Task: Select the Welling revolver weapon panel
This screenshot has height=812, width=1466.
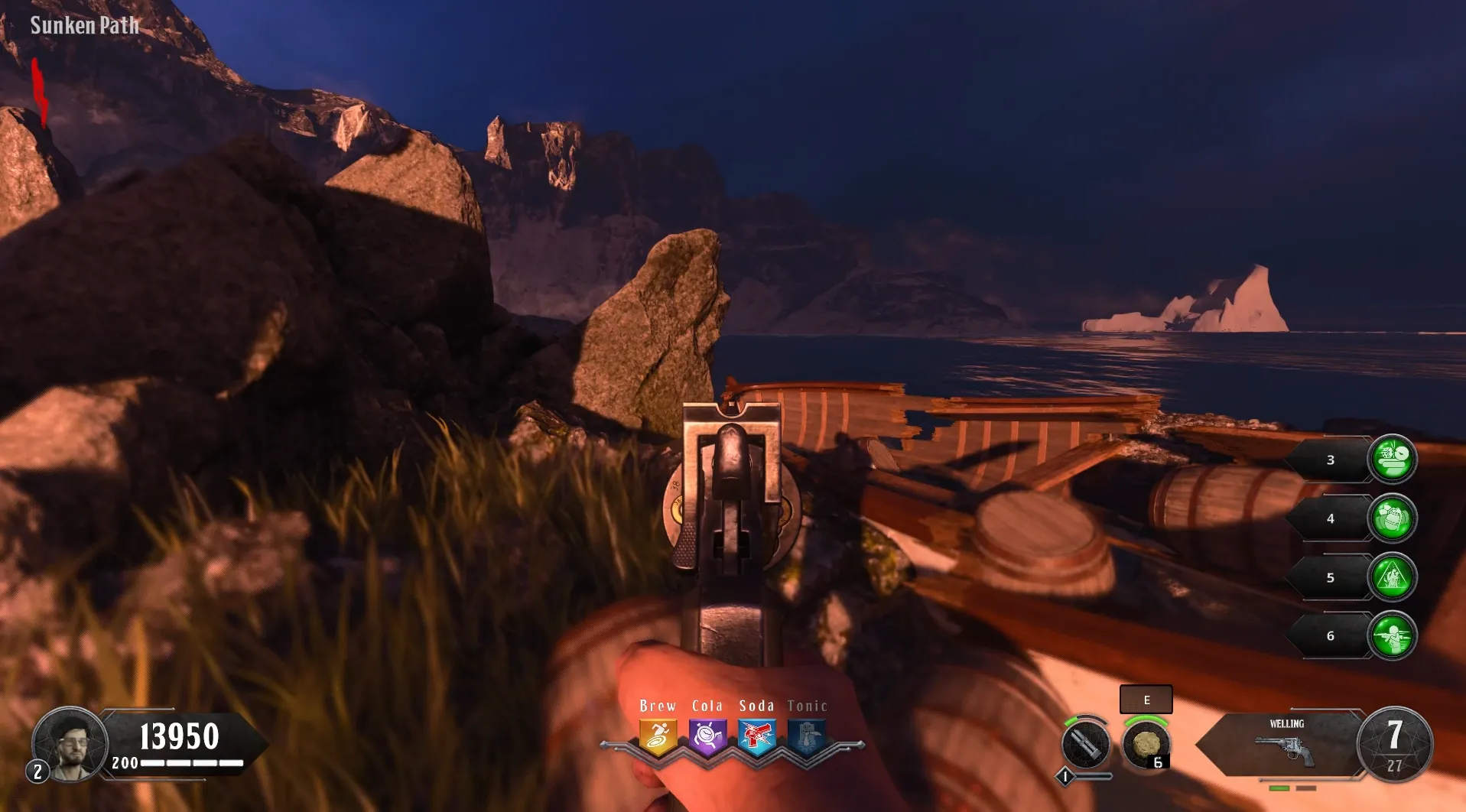Action: [x=1285, y=744]
